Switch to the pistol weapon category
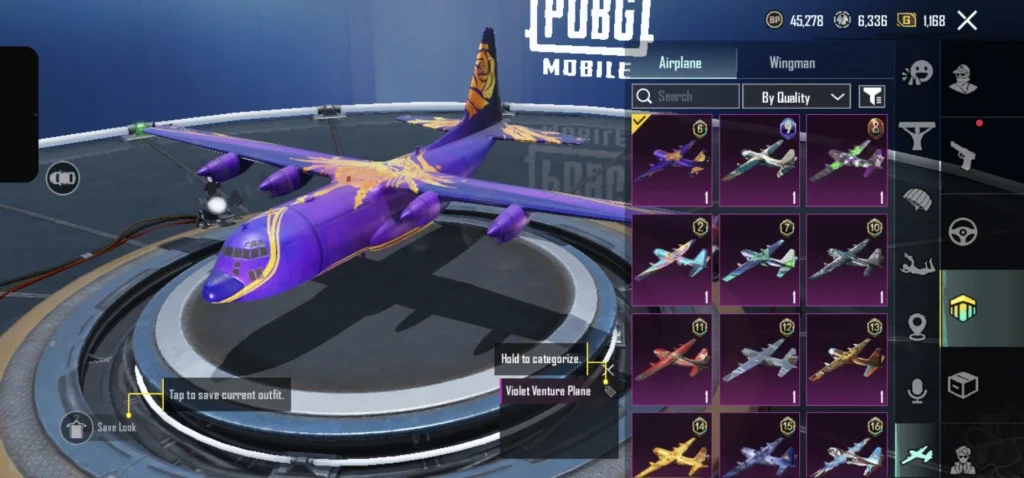1024x478 pixels. (963, 153)
